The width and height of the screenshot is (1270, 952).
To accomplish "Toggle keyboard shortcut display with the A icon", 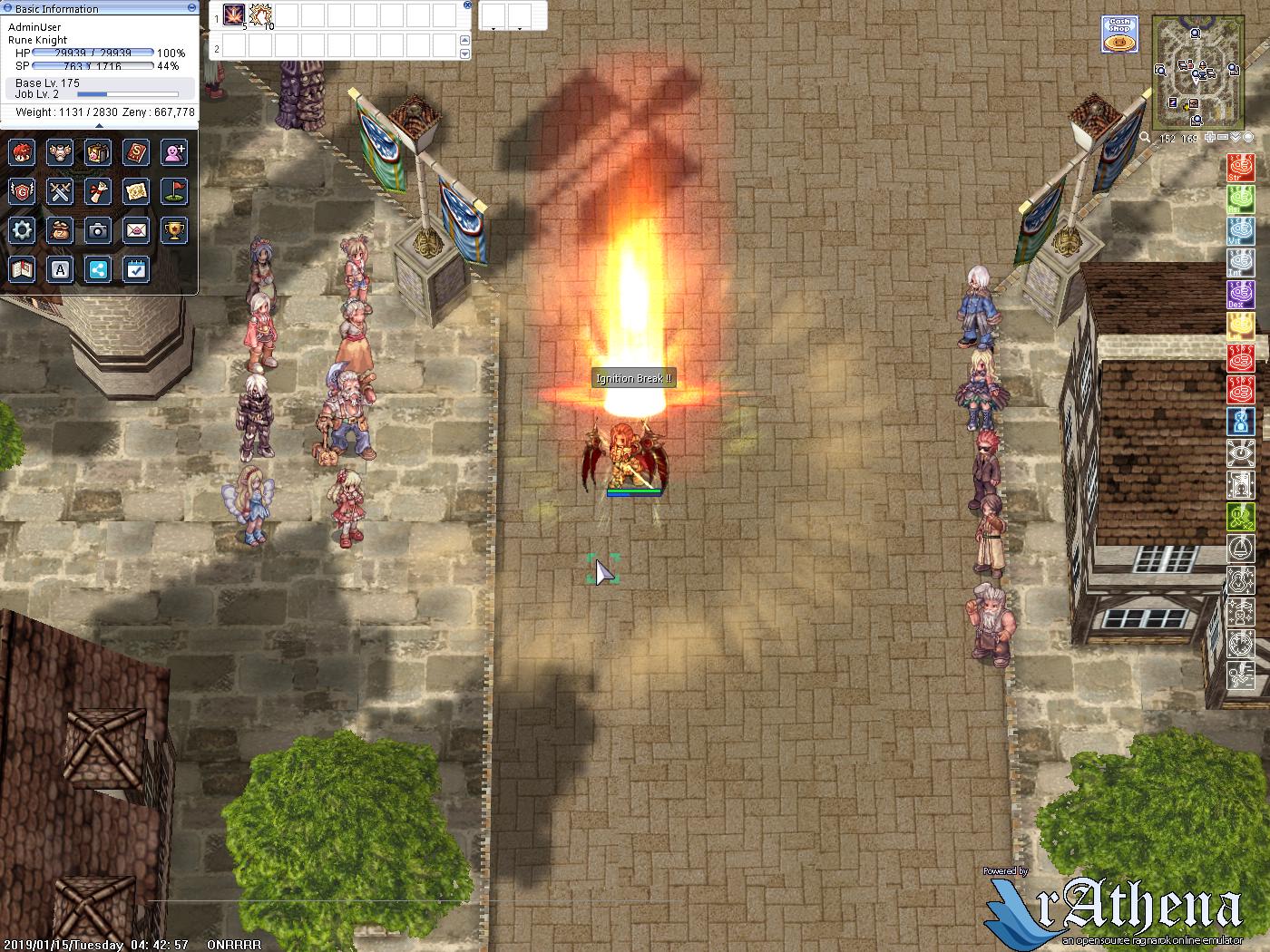I will pos(60,269).
